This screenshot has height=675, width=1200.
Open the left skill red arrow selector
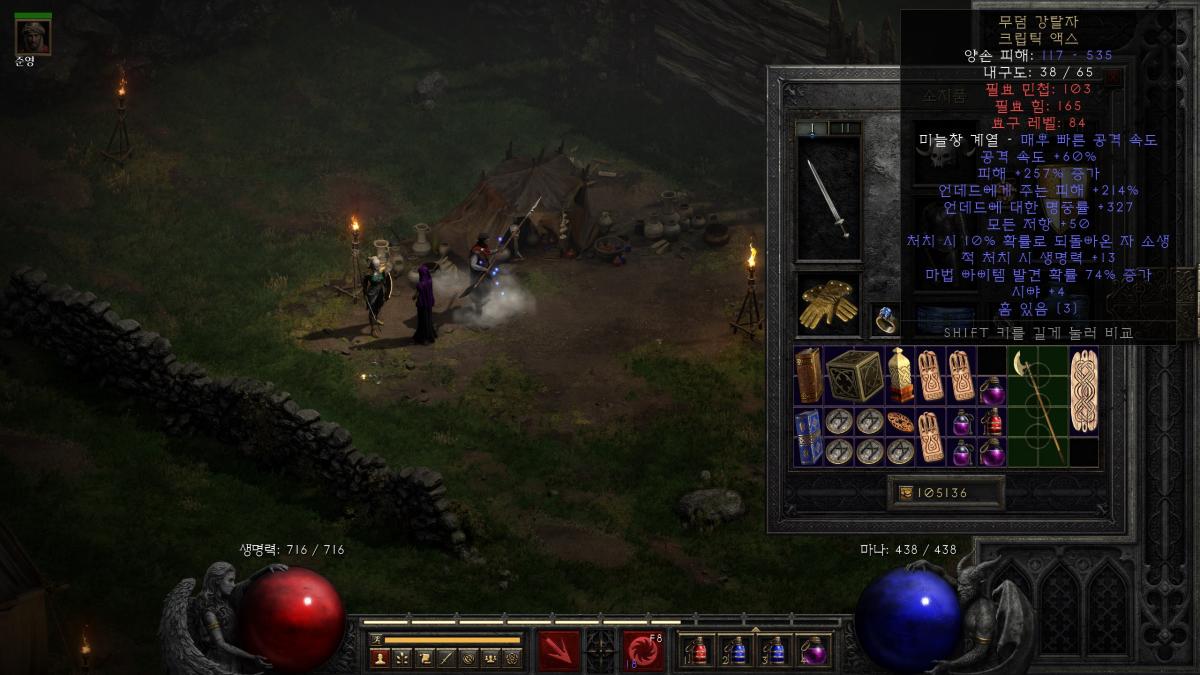pyautogui.click(x=559, y=650)
